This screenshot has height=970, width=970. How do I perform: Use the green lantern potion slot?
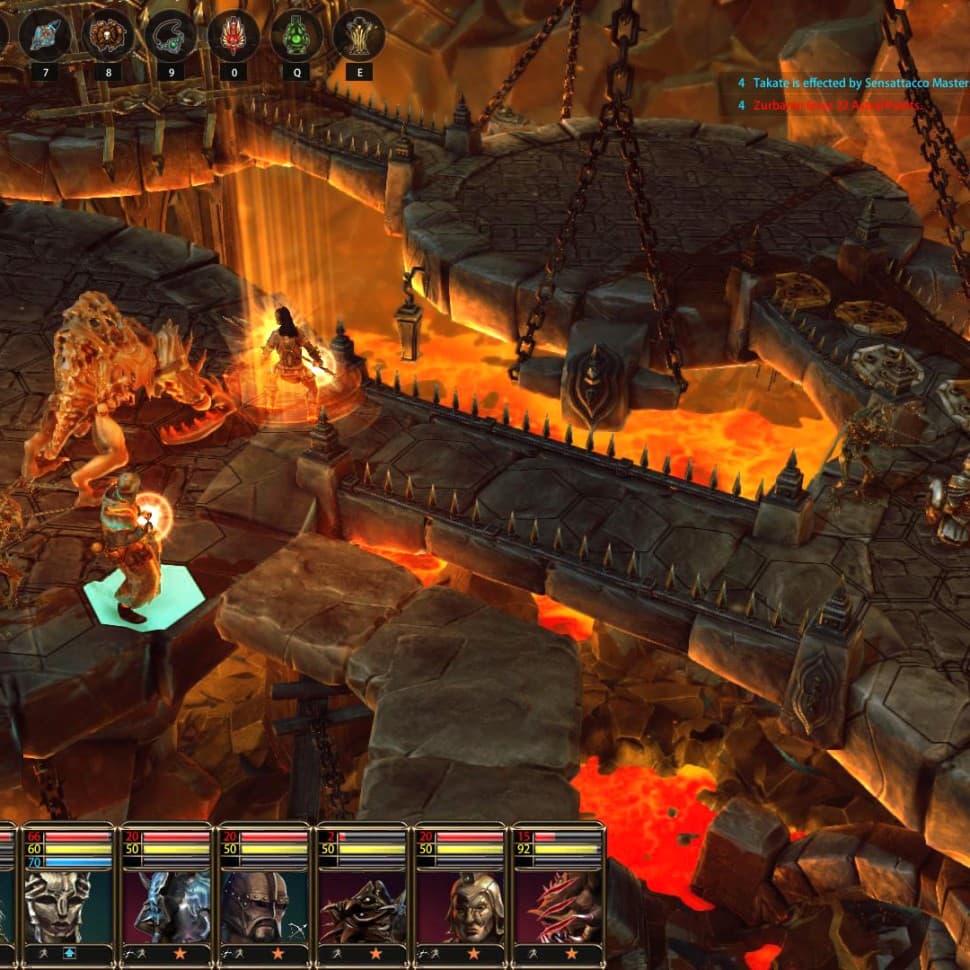296,36
